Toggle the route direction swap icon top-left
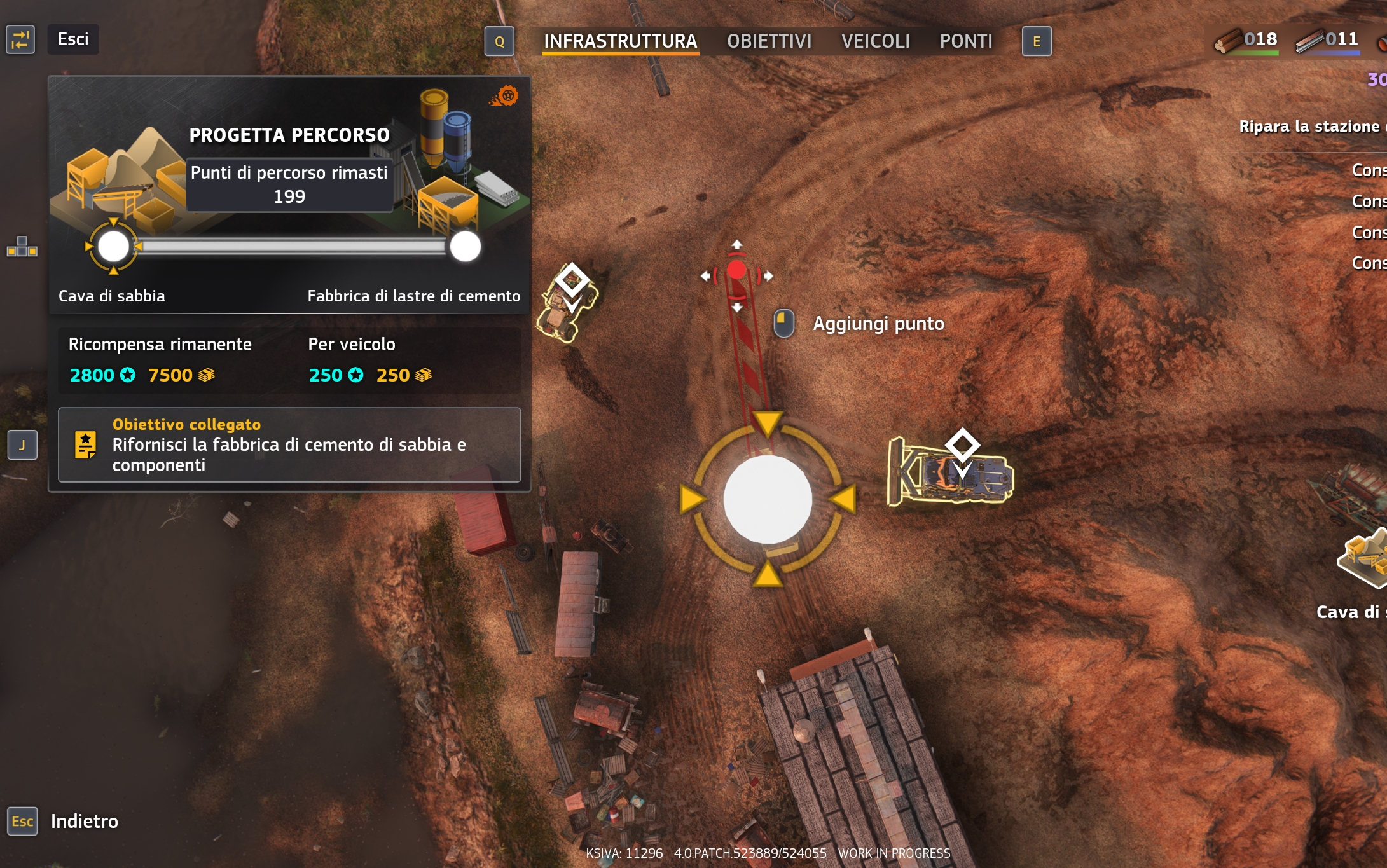The width and height of the screenshot is (1387, 868). click(x=20, y=39)
